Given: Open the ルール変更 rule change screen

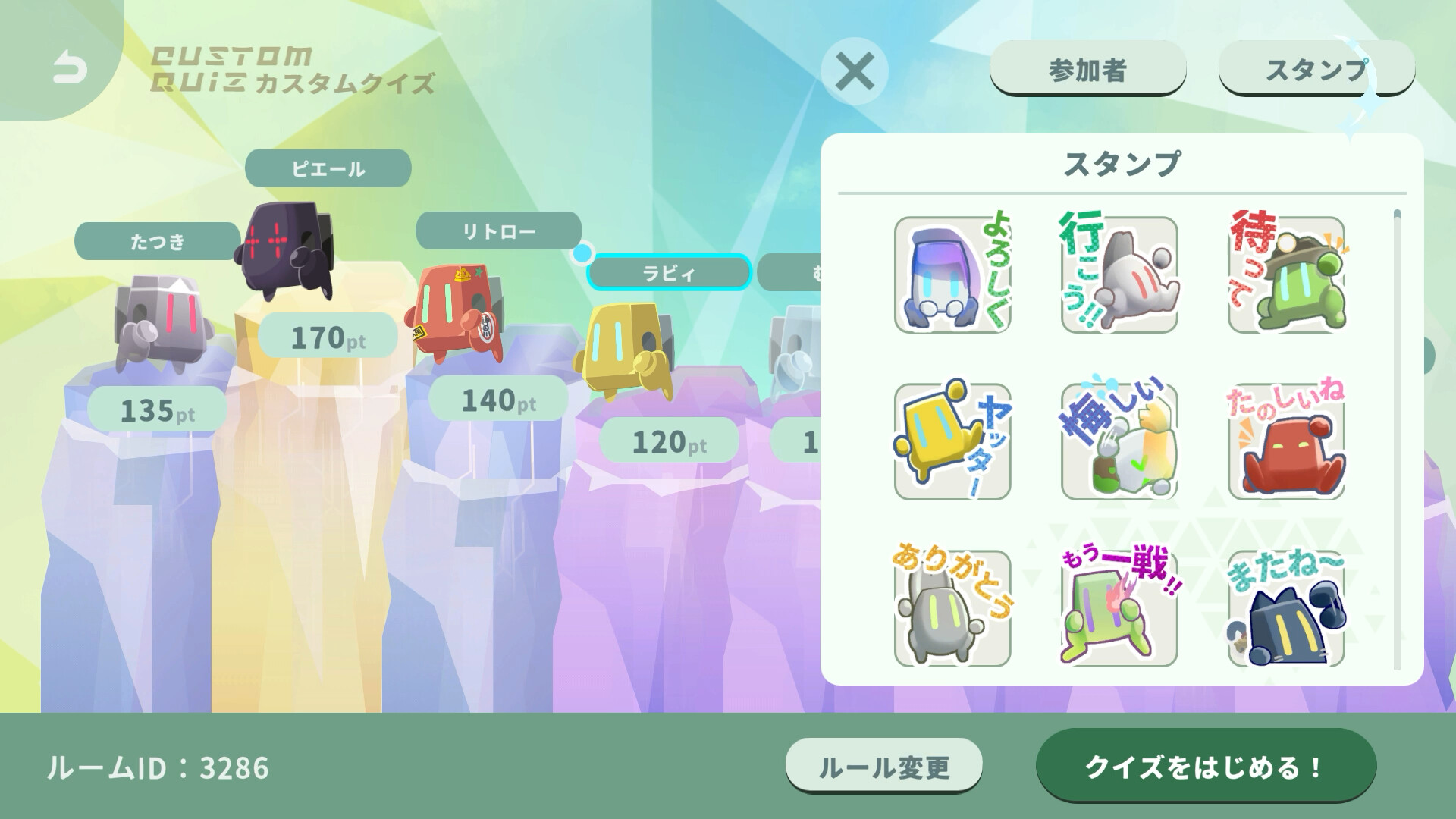Looking at the screenshot, I should pos(885,767).
